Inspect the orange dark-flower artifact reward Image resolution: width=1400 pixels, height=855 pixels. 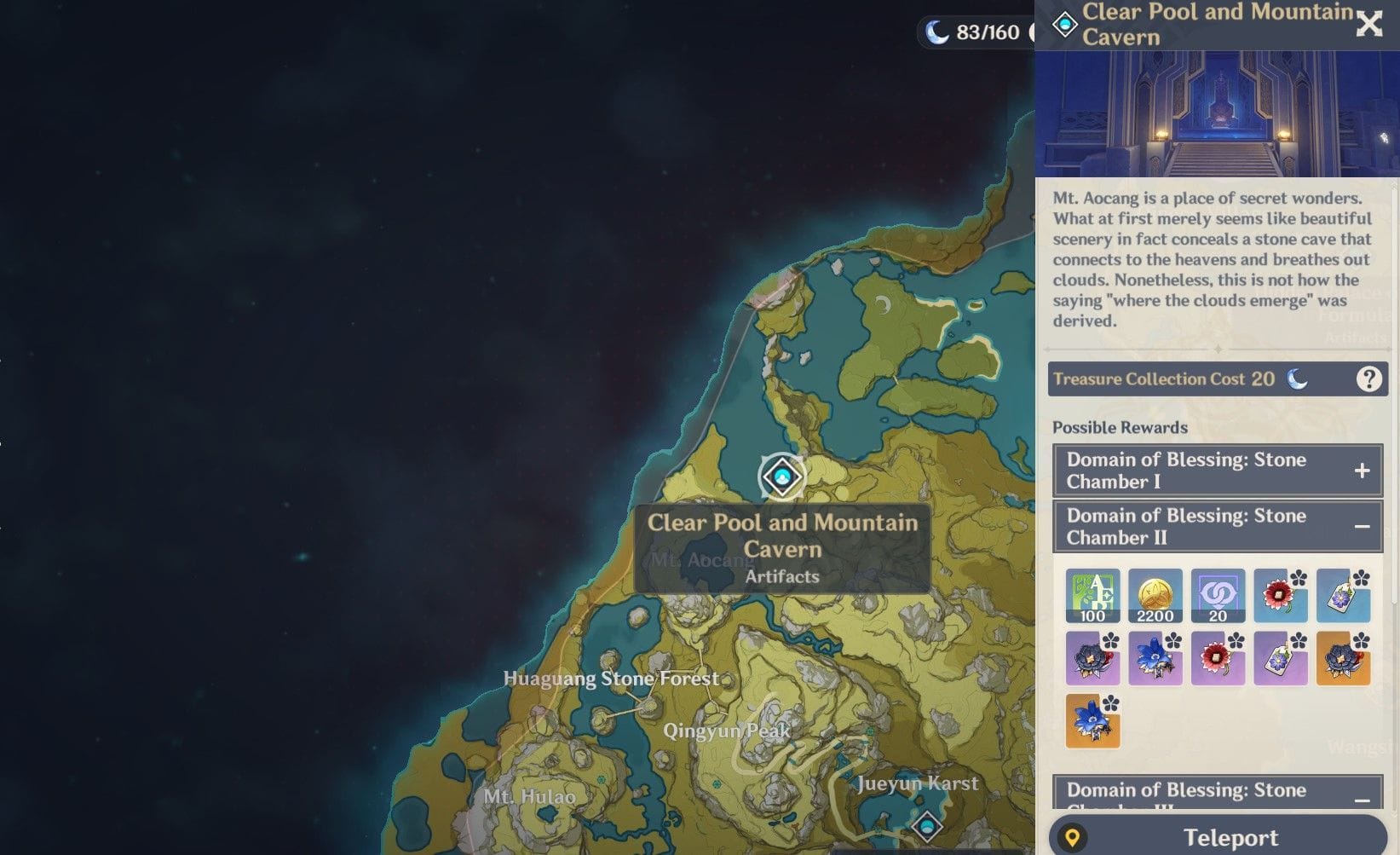tap(1343, 659)
